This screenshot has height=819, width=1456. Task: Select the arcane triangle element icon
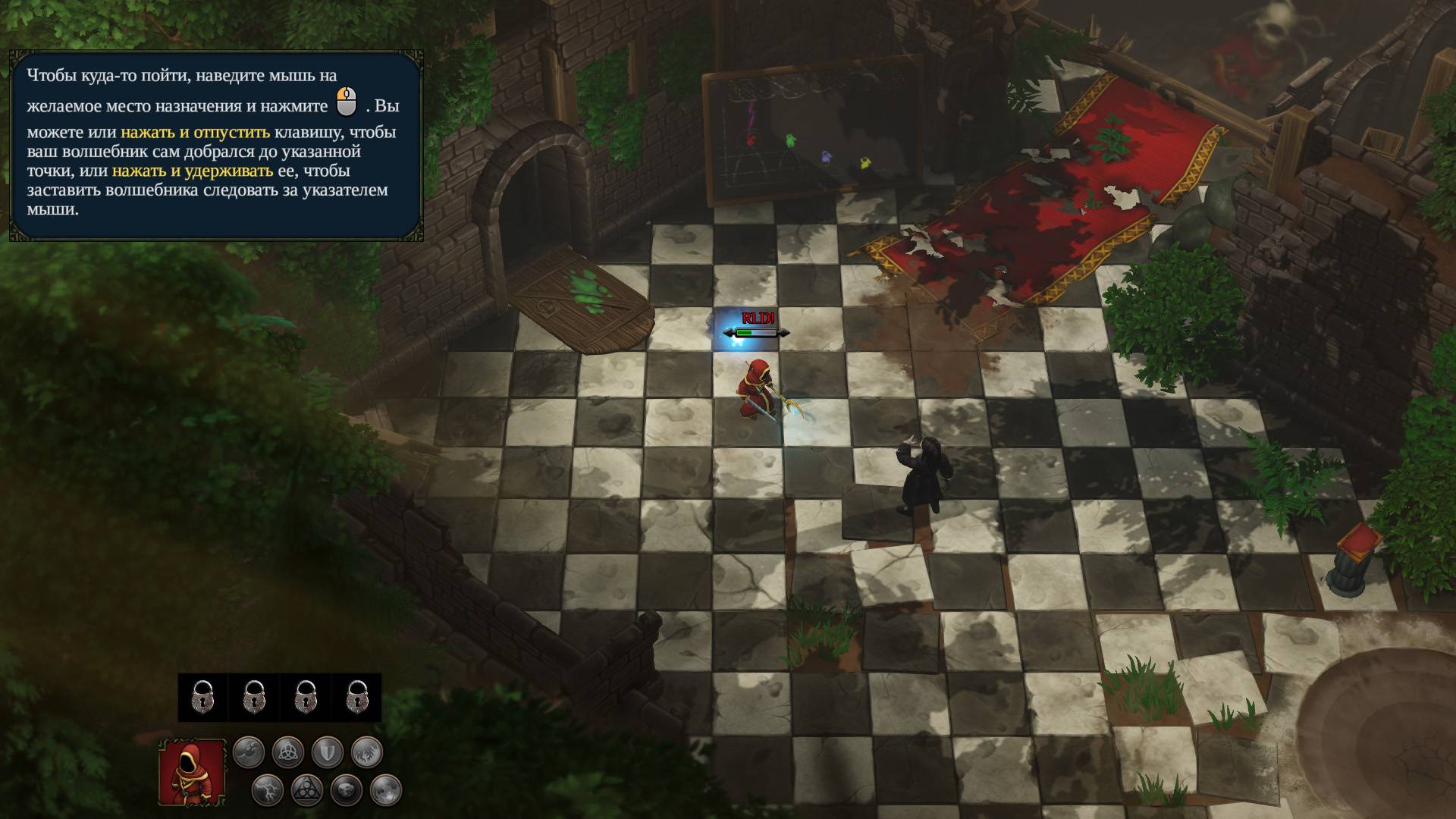point(307,790)
